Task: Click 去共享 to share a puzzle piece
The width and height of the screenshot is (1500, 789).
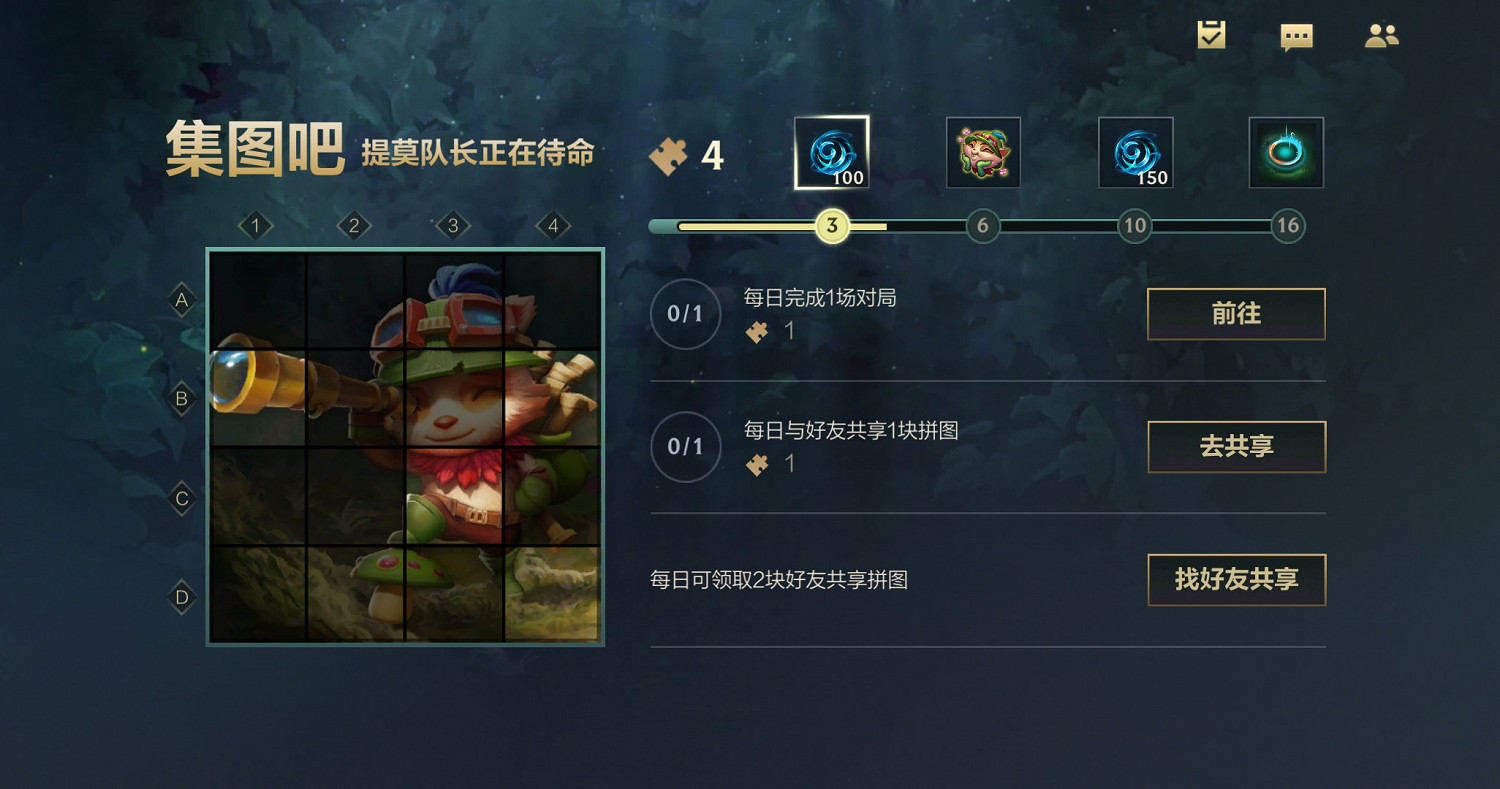Action: [x=1236, y=447]
